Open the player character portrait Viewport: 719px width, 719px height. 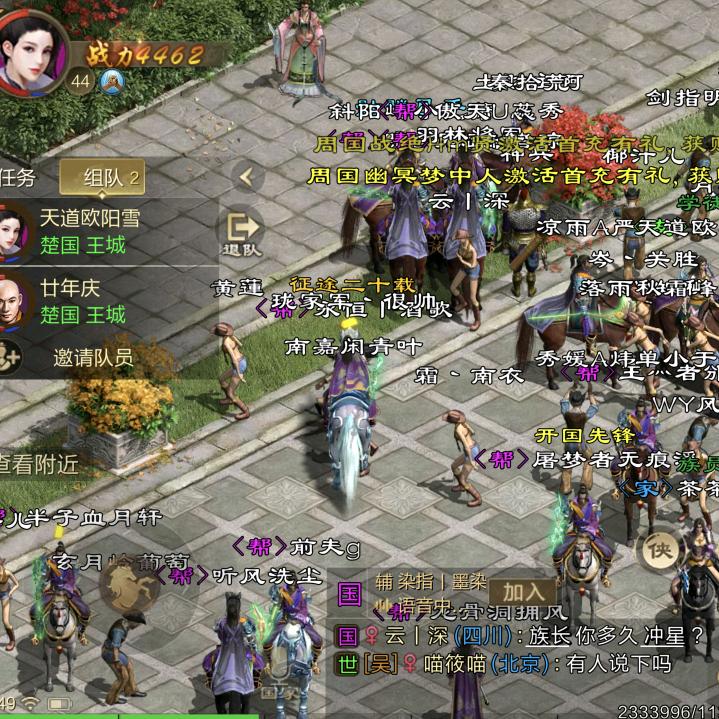coord(32,48)
